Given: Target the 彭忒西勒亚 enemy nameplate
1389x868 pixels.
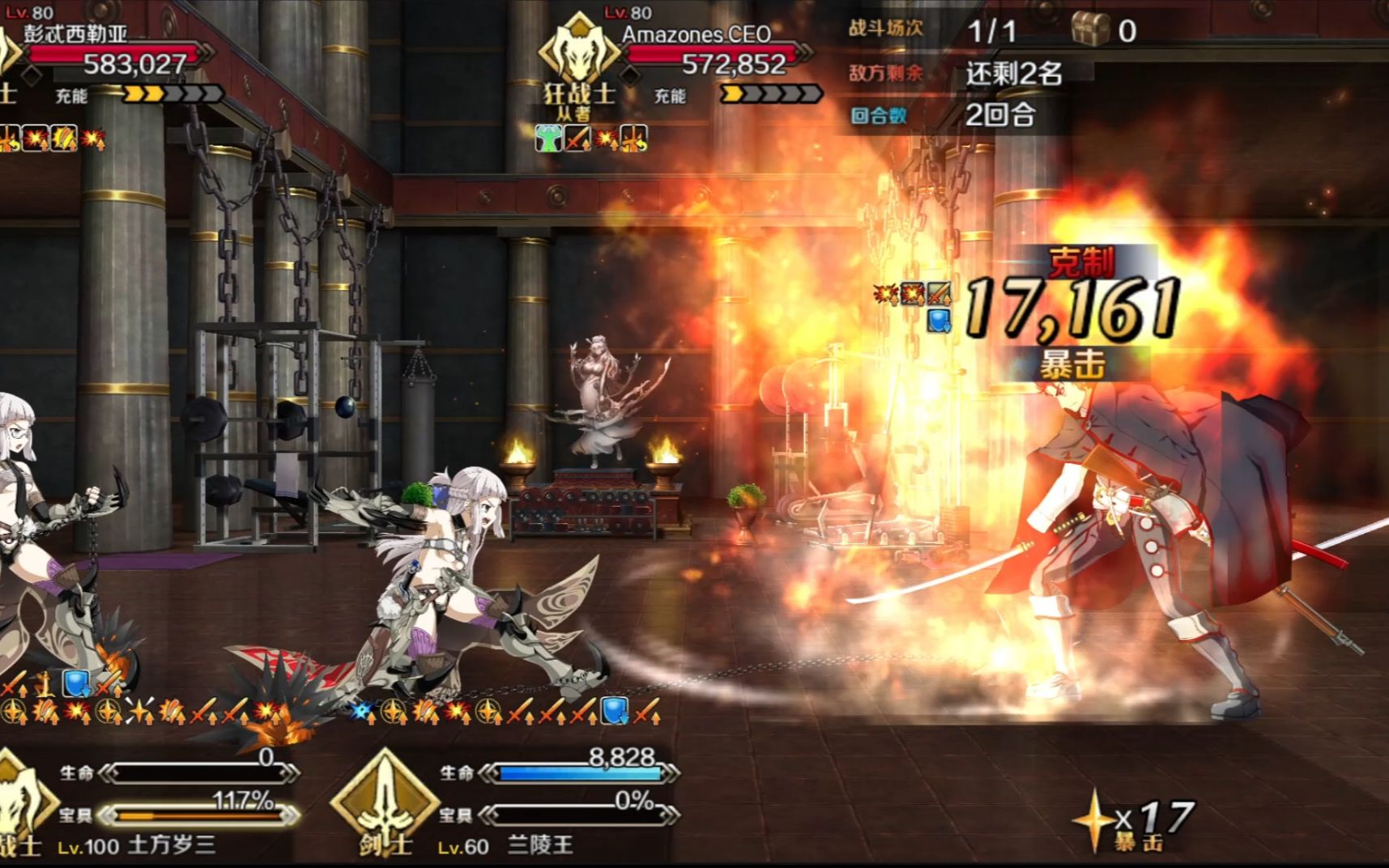Looking at the screenshot, I should click(x=75, y=34).
